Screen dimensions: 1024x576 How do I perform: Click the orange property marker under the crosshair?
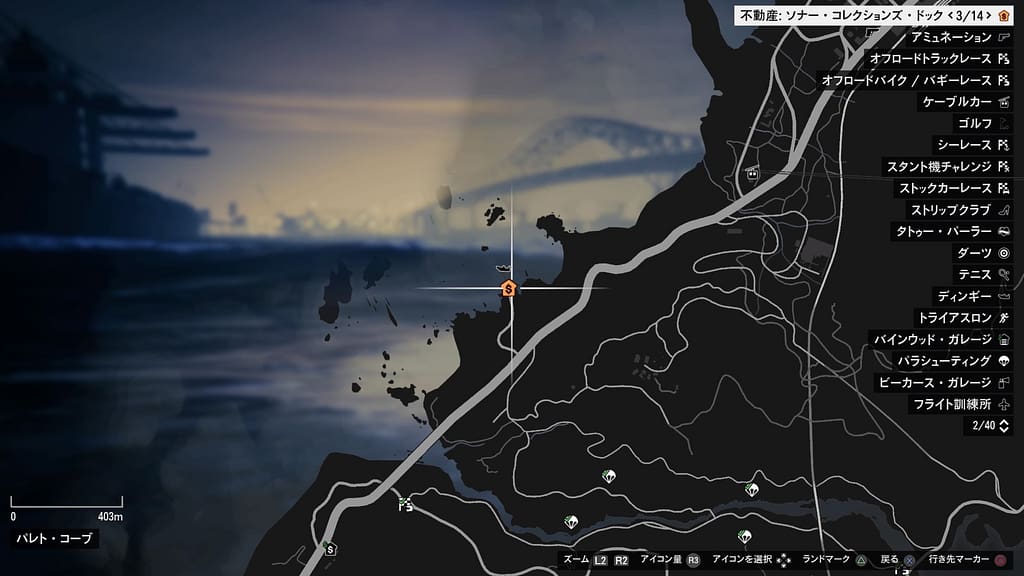coord(509,288)
